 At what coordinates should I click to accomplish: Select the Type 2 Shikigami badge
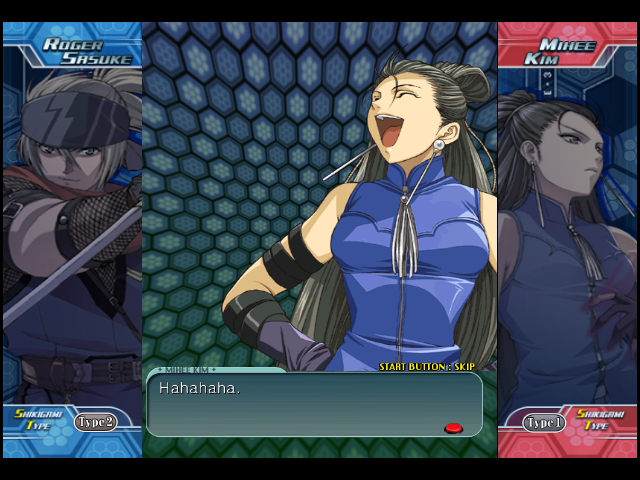pos(95,422)
